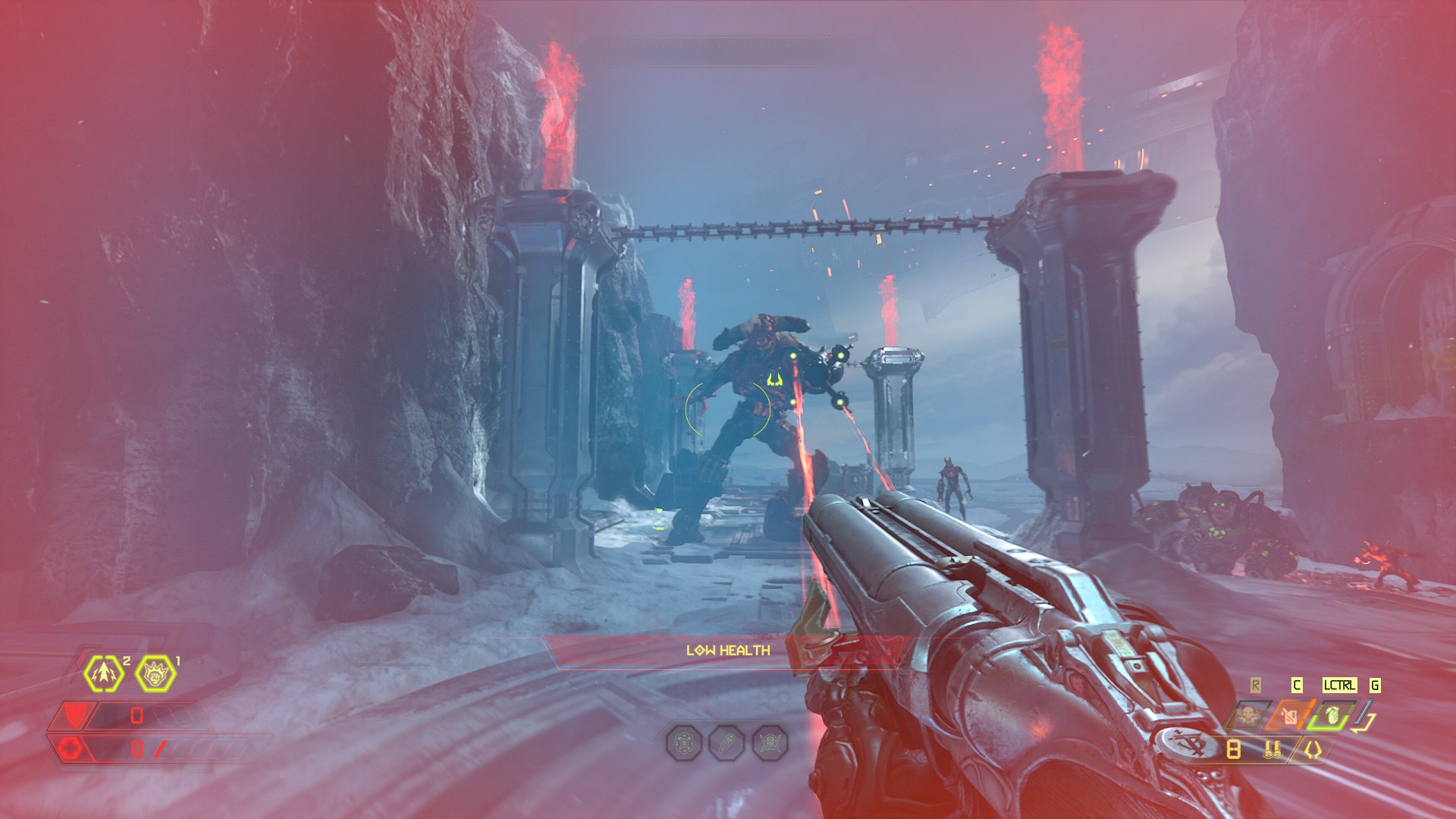The height and width of the screenshot is (819, 1456).
Task: Click the weapon mod claw icon
Action: (x=1313, y=750)
